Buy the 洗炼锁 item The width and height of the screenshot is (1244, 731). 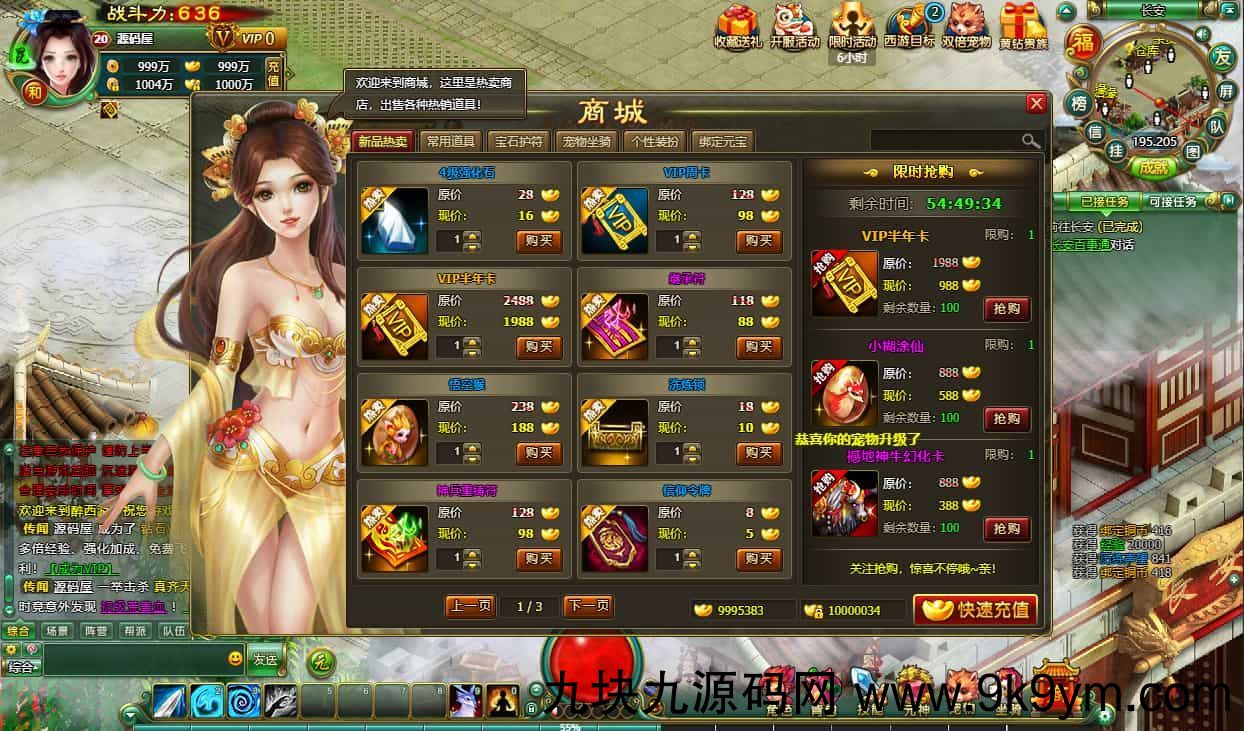point(759,453)
